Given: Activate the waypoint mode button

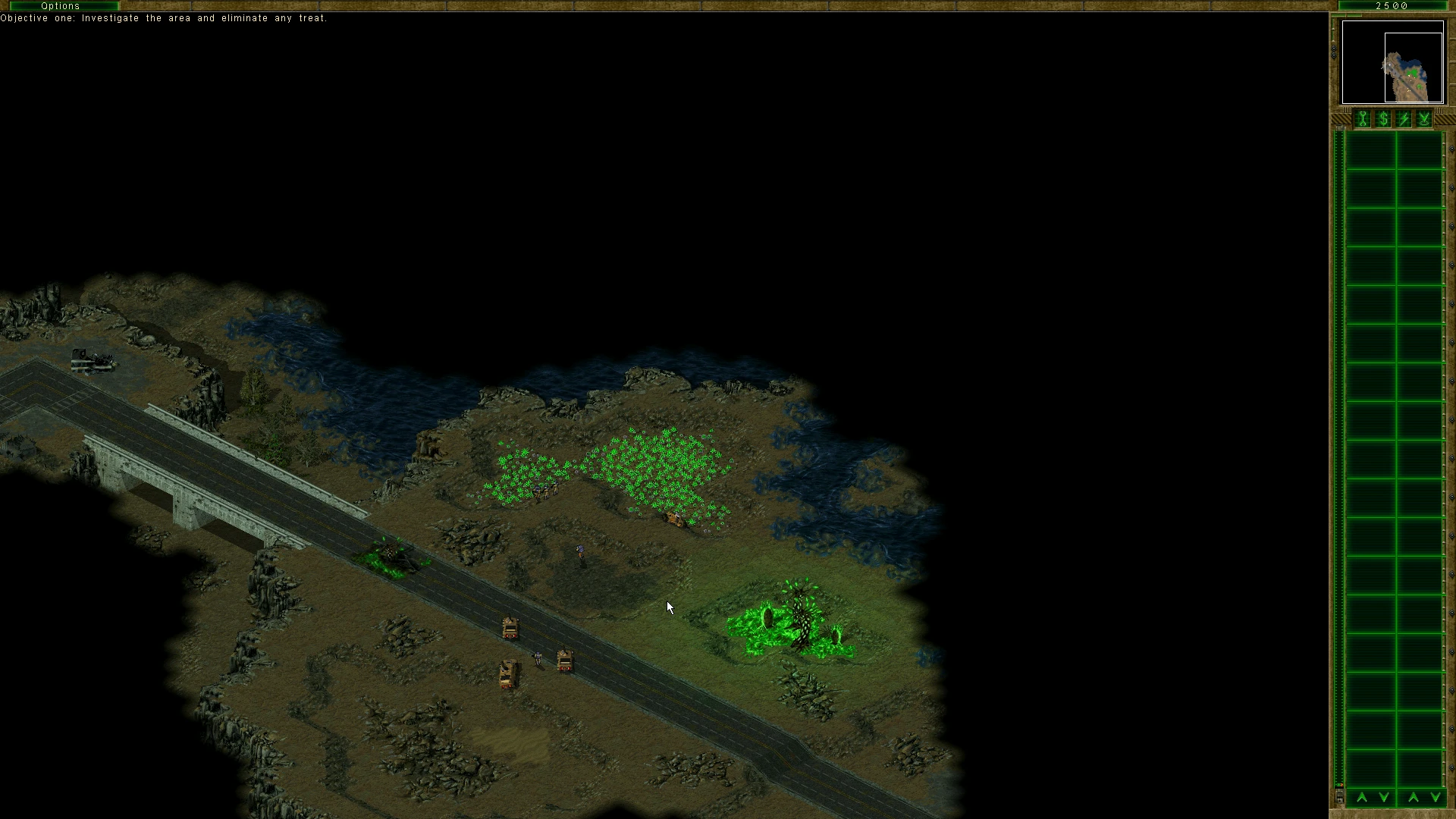Looking at the screenshot, I should 1424,119.
